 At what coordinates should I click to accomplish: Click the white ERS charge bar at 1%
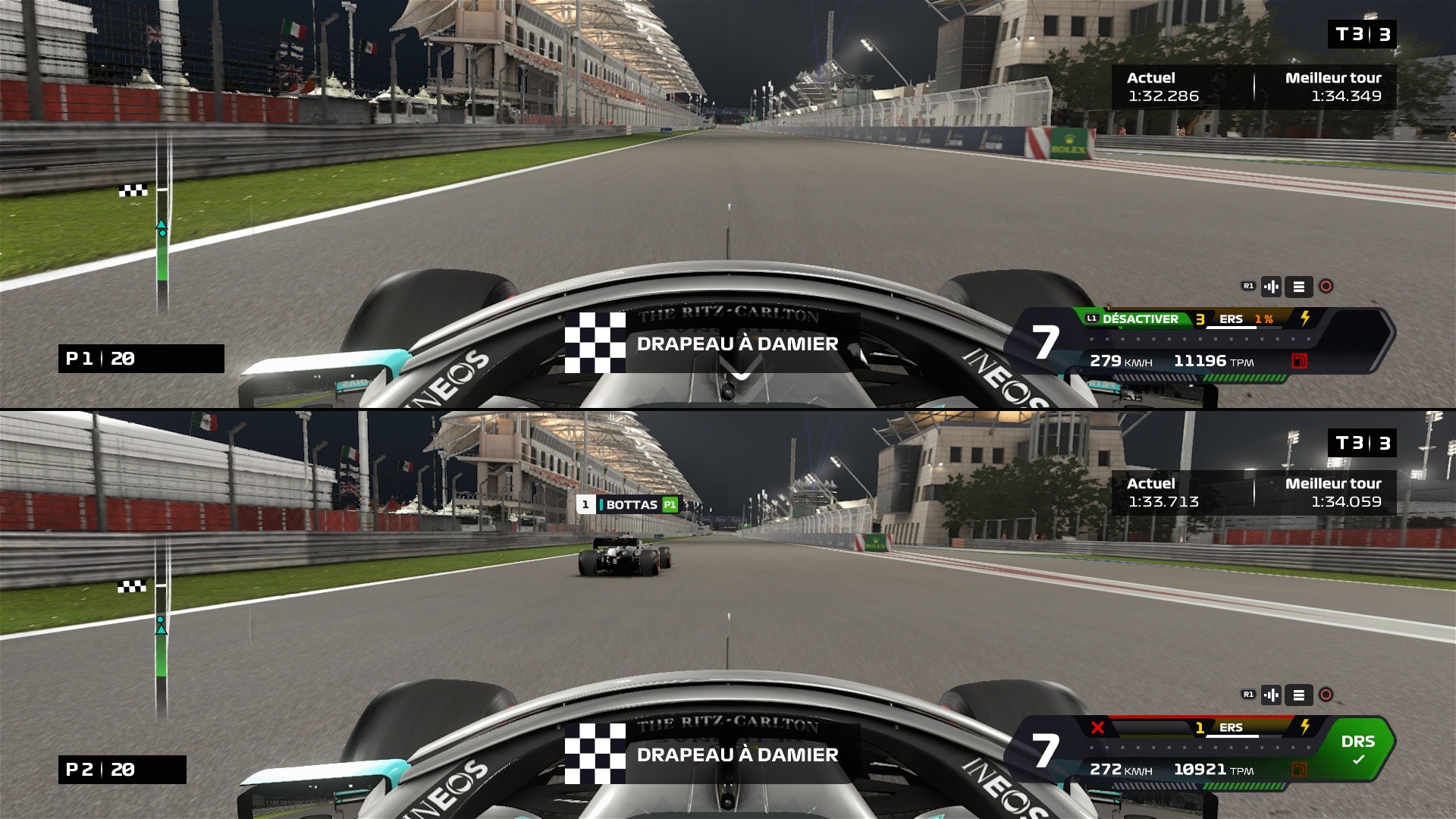coord(1232,328)
